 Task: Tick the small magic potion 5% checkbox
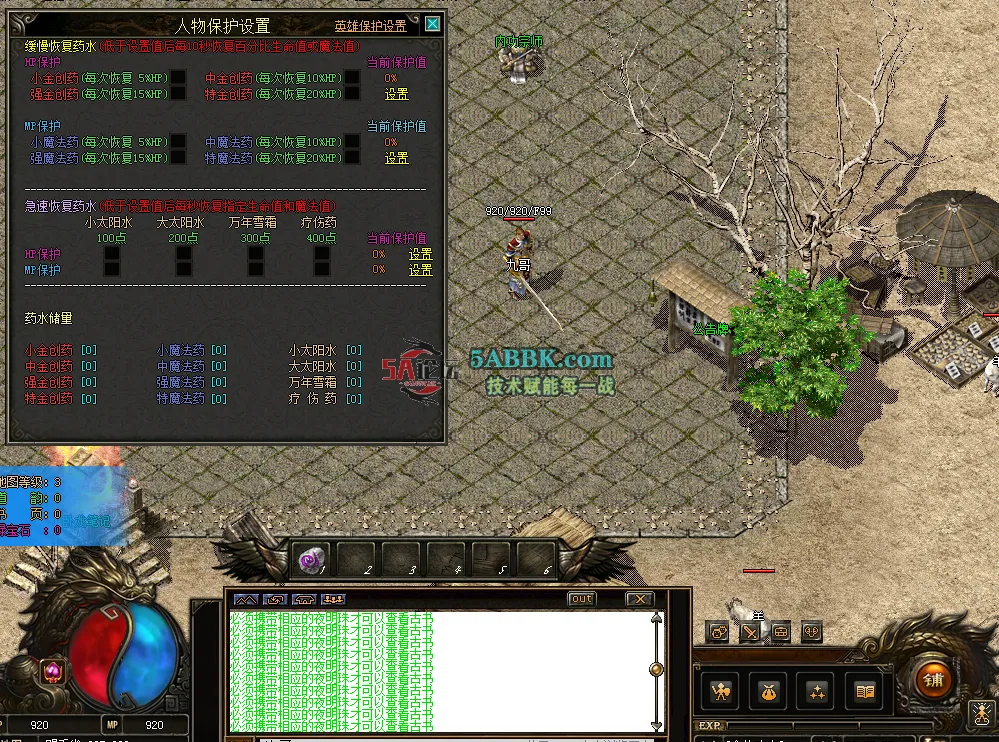point(178,142)
